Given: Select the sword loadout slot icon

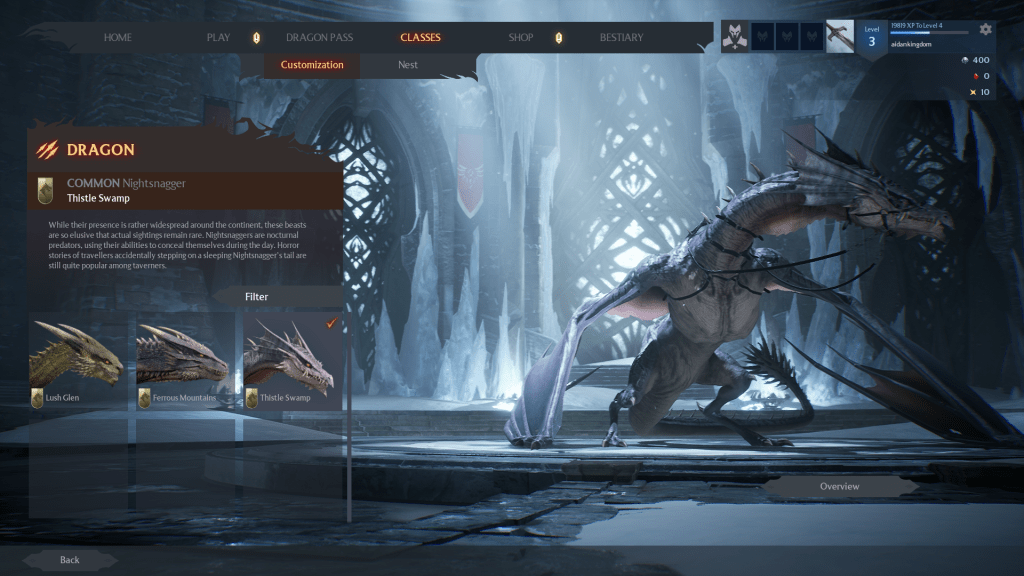Looking at the screenshot, I should [840, 37].
